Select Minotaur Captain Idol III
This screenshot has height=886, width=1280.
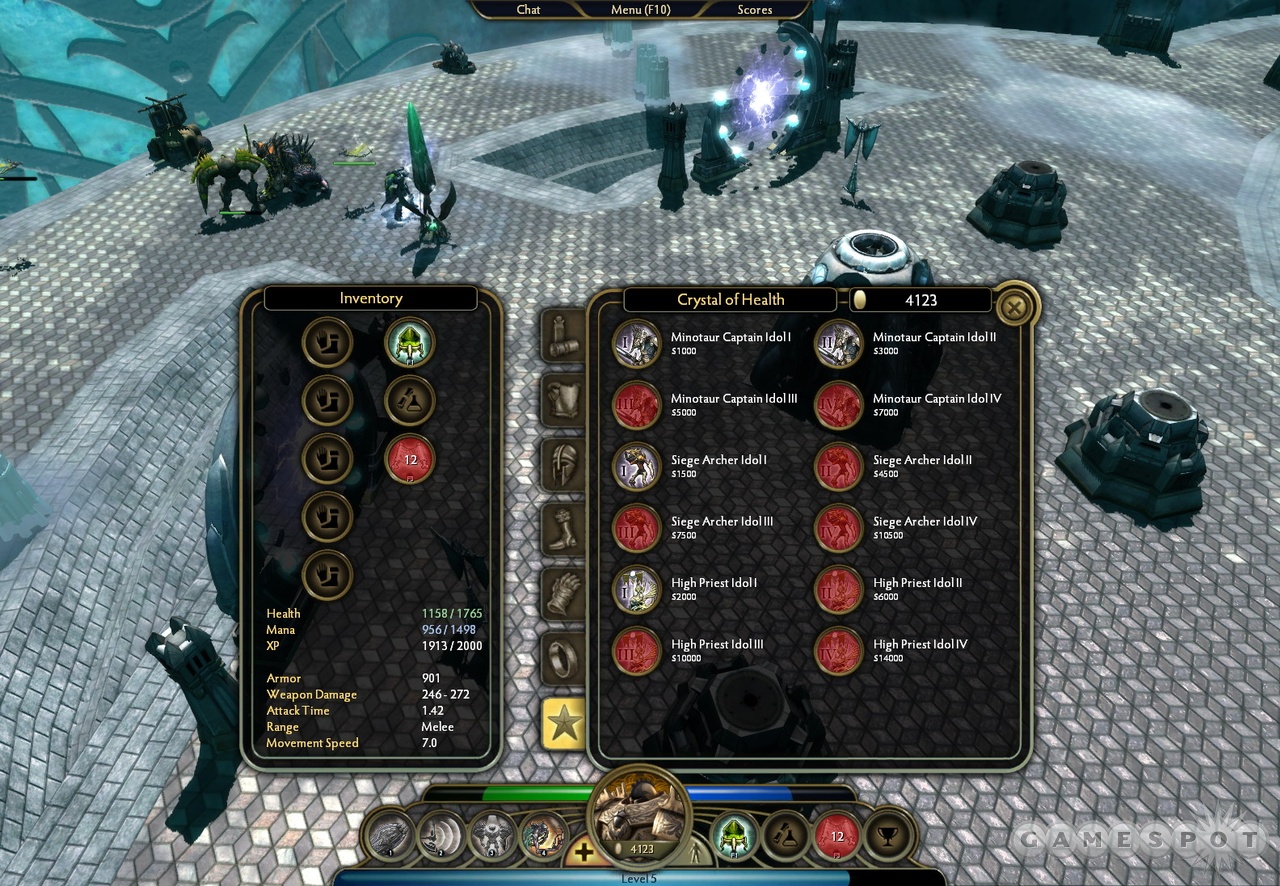[x=636, y=405]
